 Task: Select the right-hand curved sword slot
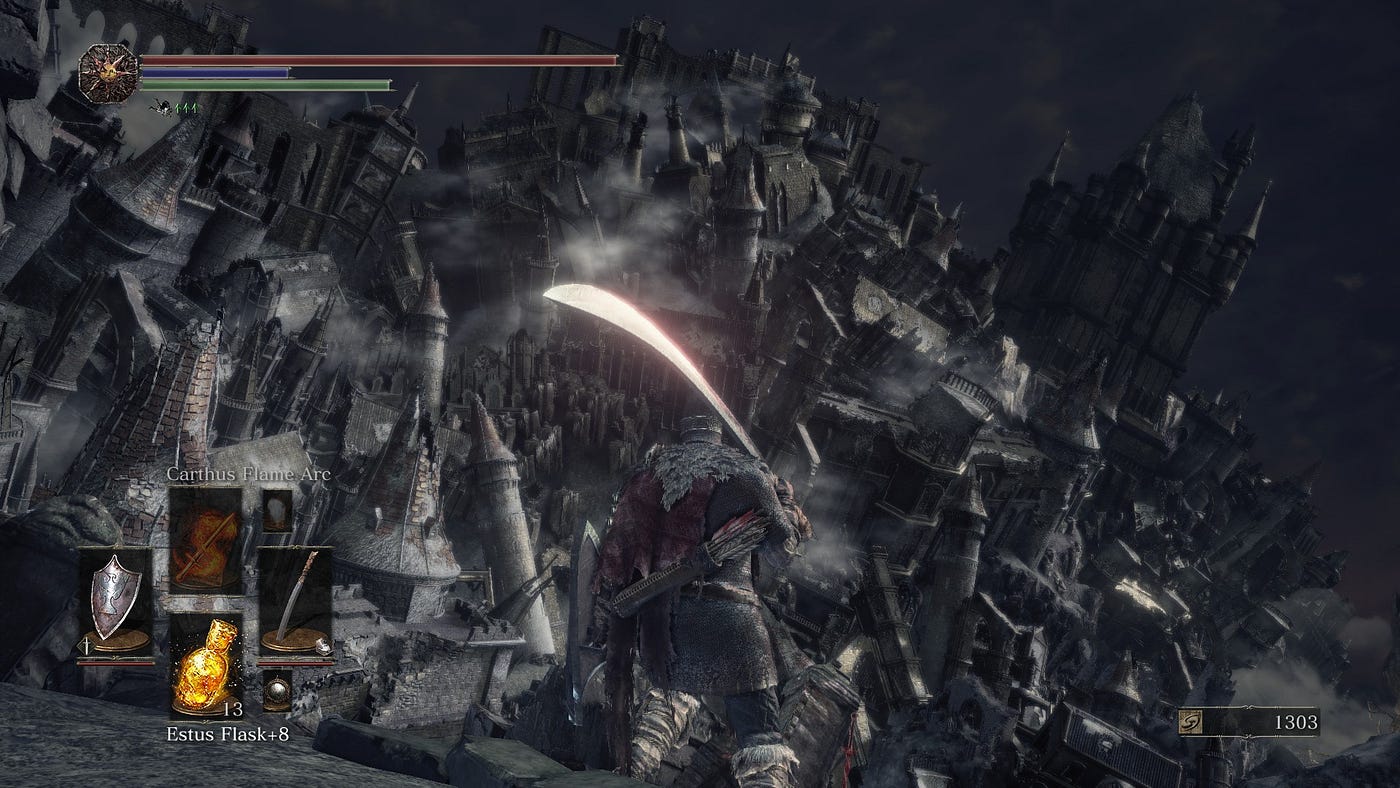pos(295,602)
